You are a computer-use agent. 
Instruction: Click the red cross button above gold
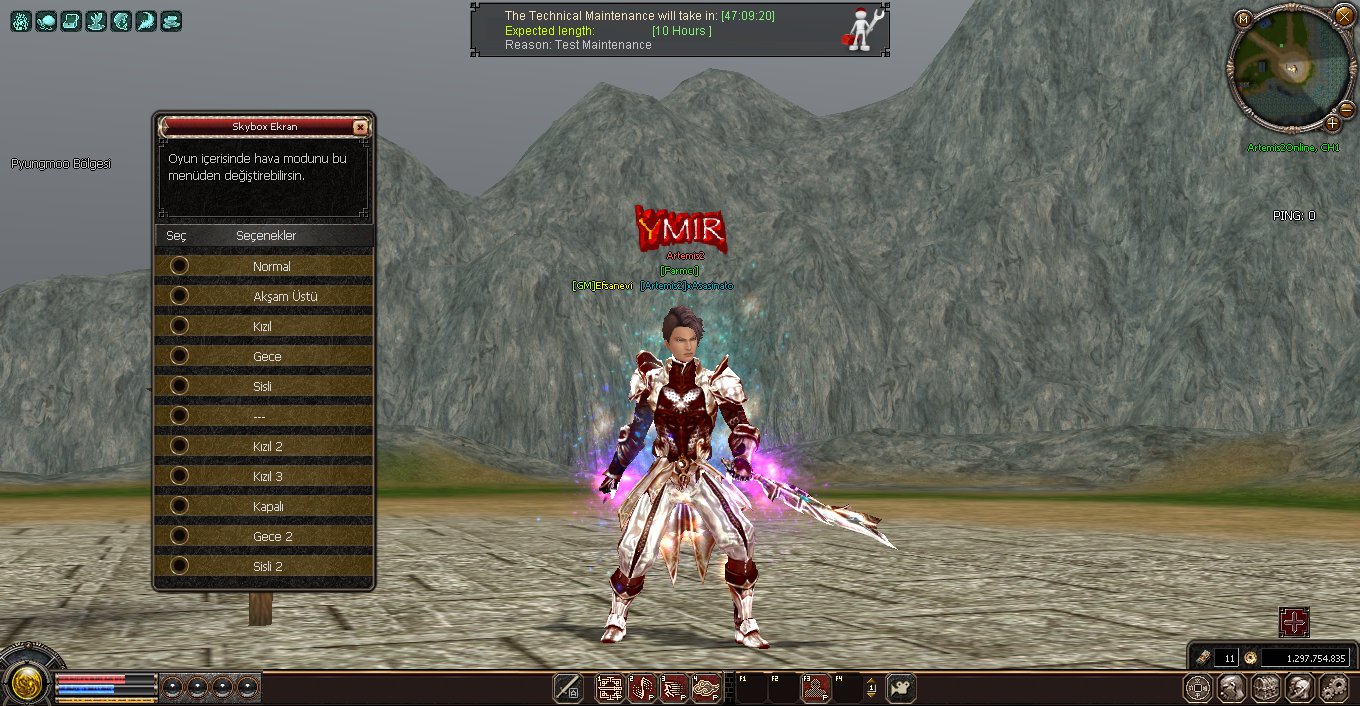pyautogui.click(x=1294, y=622)
